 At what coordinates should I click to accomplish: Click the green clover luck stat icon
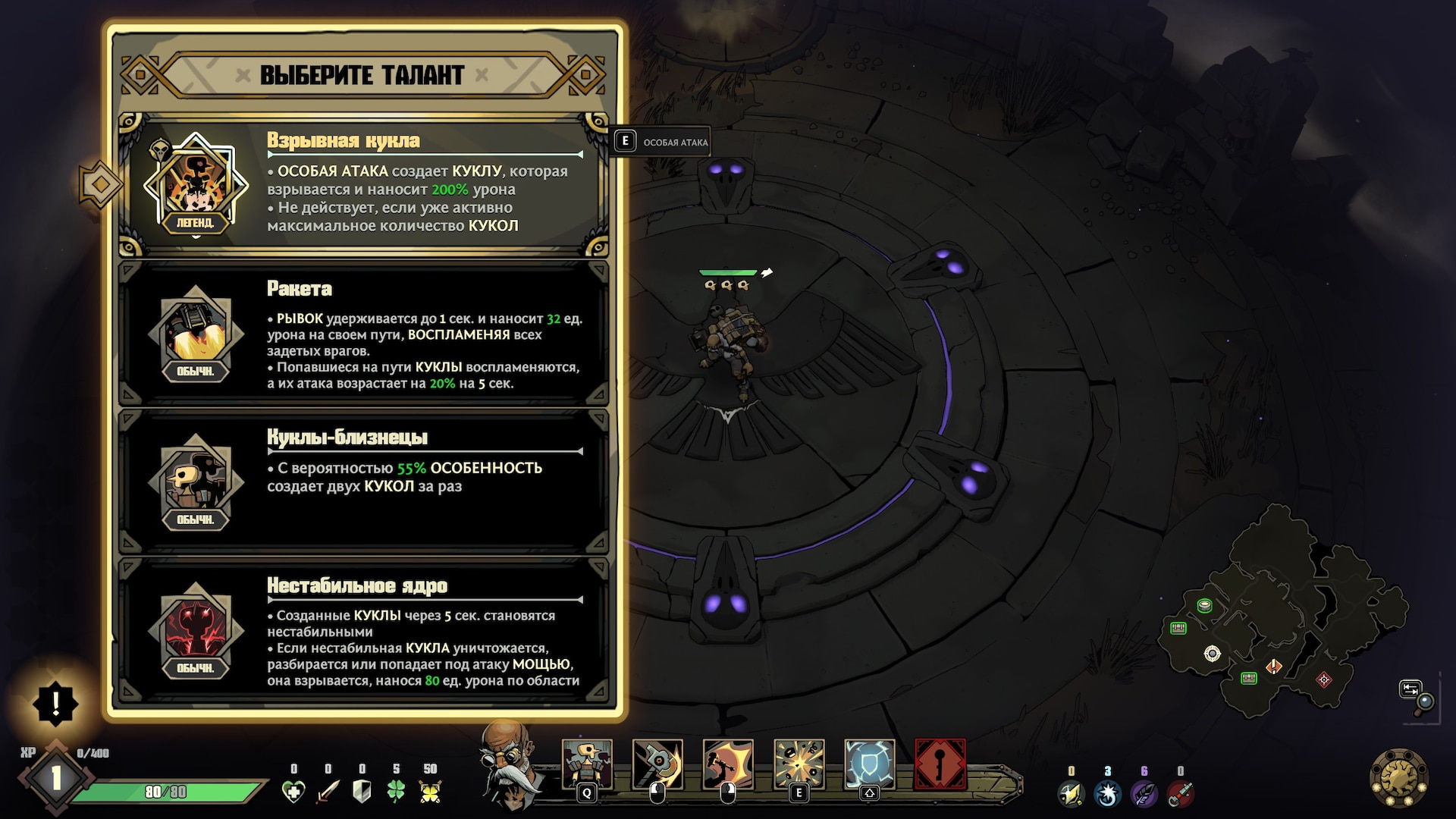click(x=396, y=792)
